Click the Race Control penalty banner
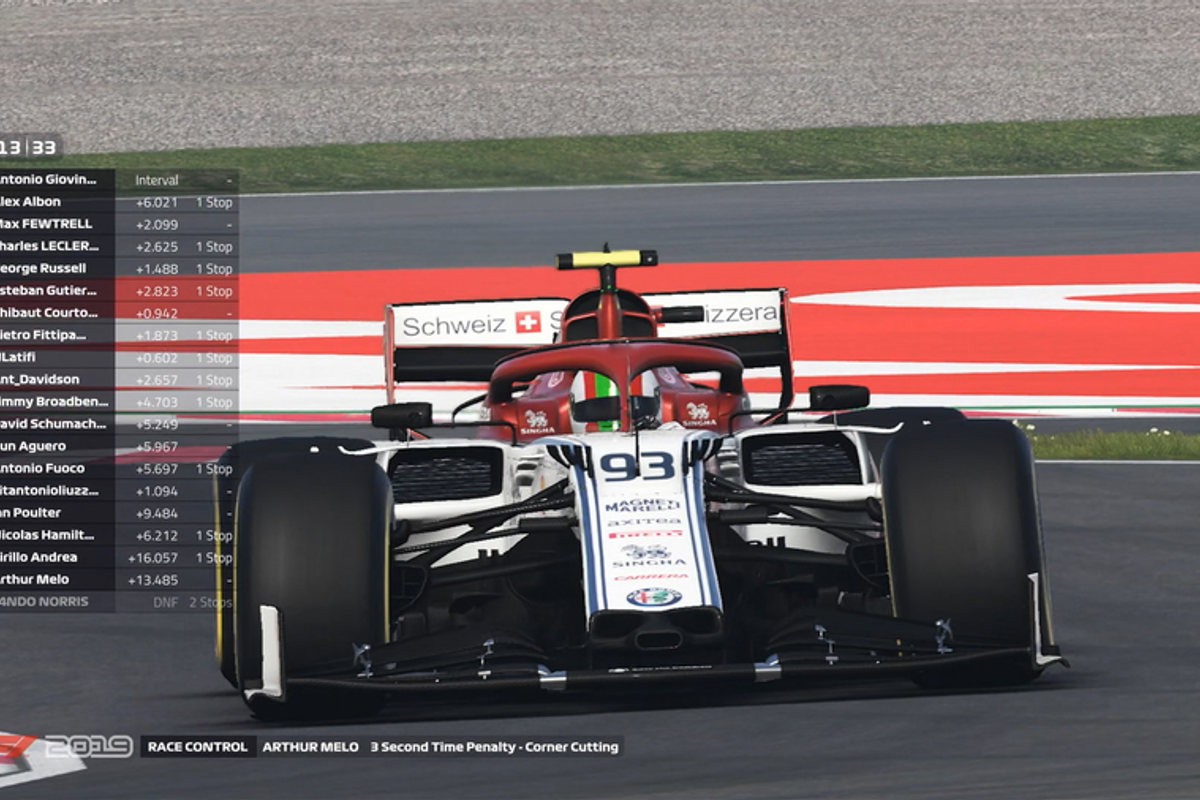Image resolution: width=1200 pixels, height=800 pixels. tap(381, 747)
